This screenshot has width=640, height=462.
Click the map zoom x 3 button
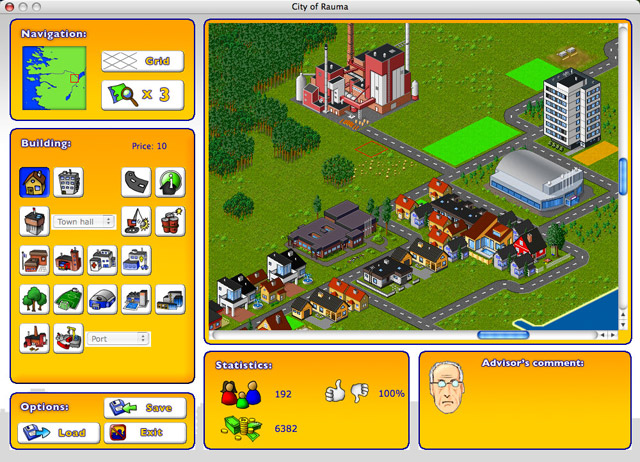click(142, 94)
